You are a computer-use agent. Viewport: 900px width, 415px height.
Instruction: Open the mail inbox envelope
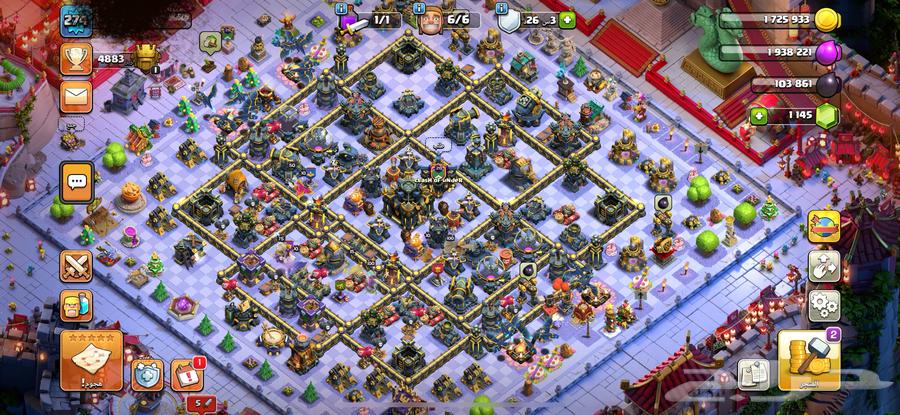click(76, 96)
